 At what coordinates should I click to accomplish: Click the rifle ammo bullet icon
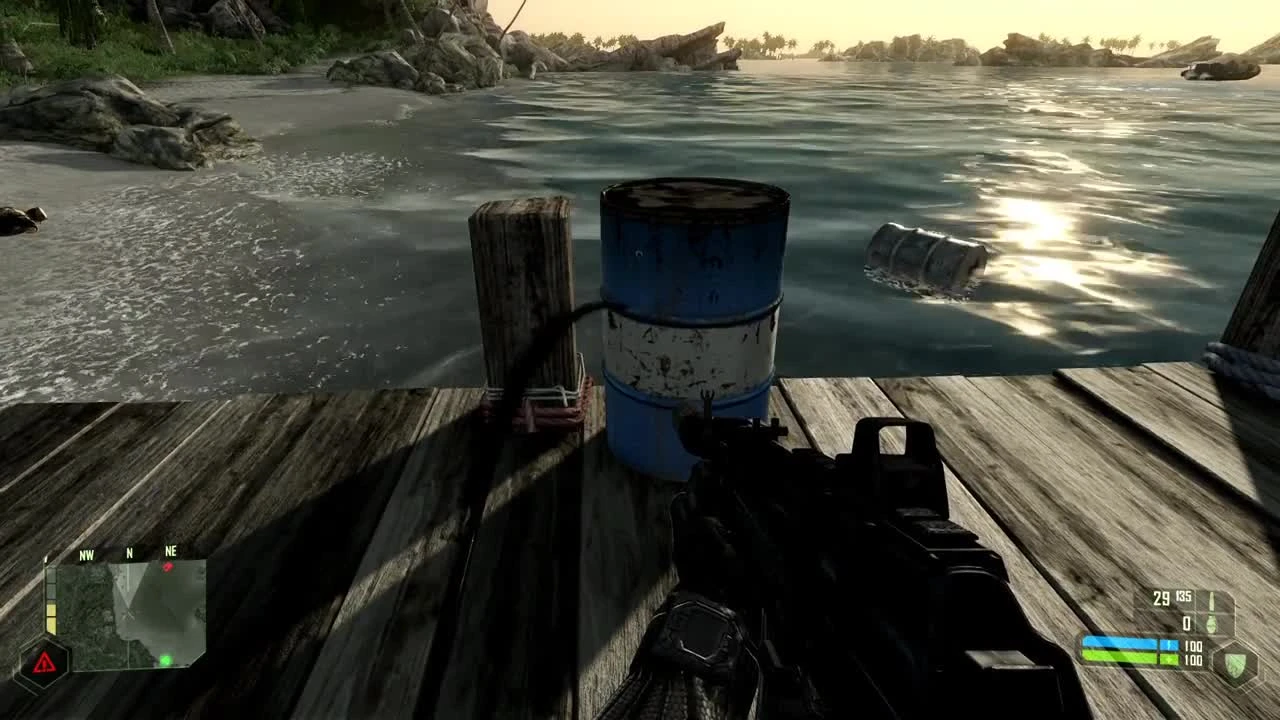(x=1212, y=600)
